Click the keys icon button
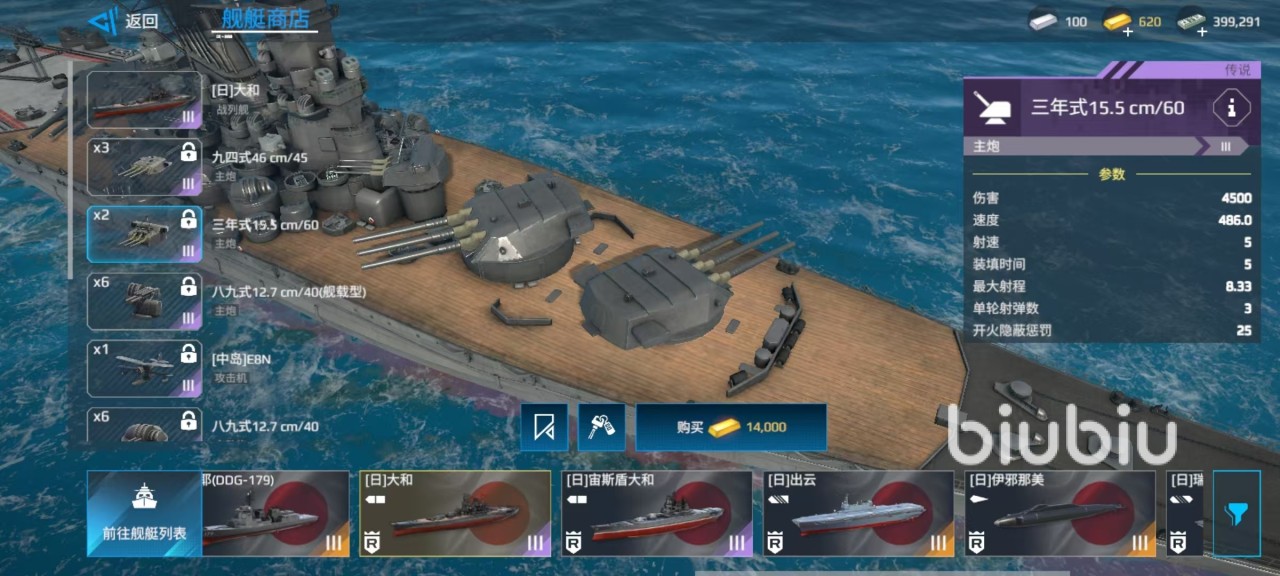This screenshot has width=1280, height=576. tap(601, 427)
